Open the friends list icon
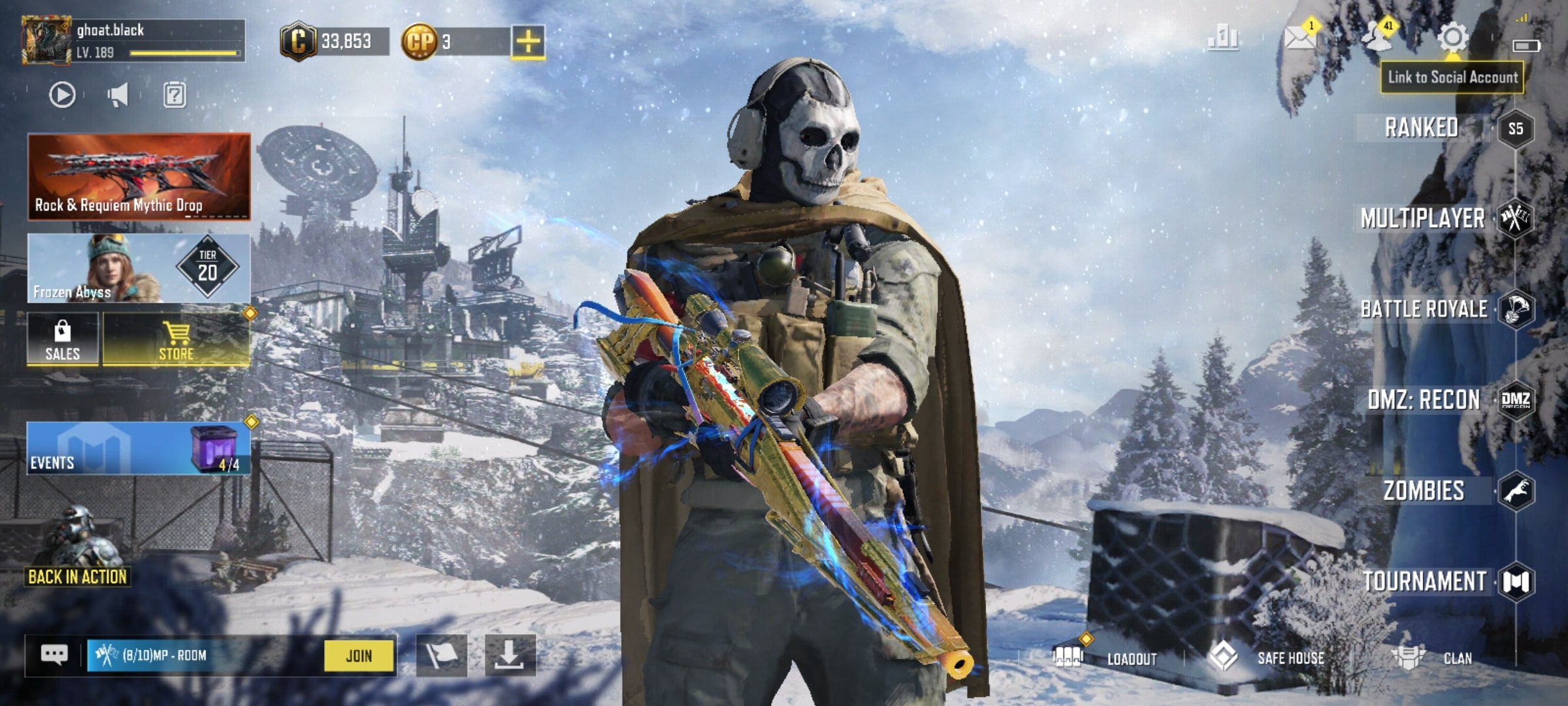 click(x=1377, y=38)
